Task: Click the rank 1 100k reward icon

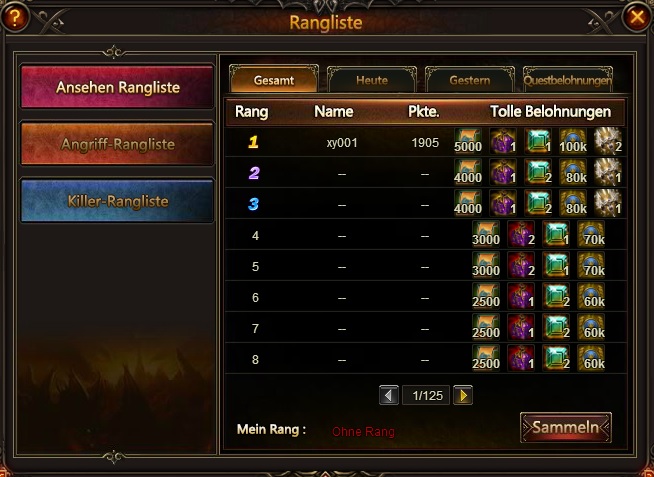Action: click(573, 142)
